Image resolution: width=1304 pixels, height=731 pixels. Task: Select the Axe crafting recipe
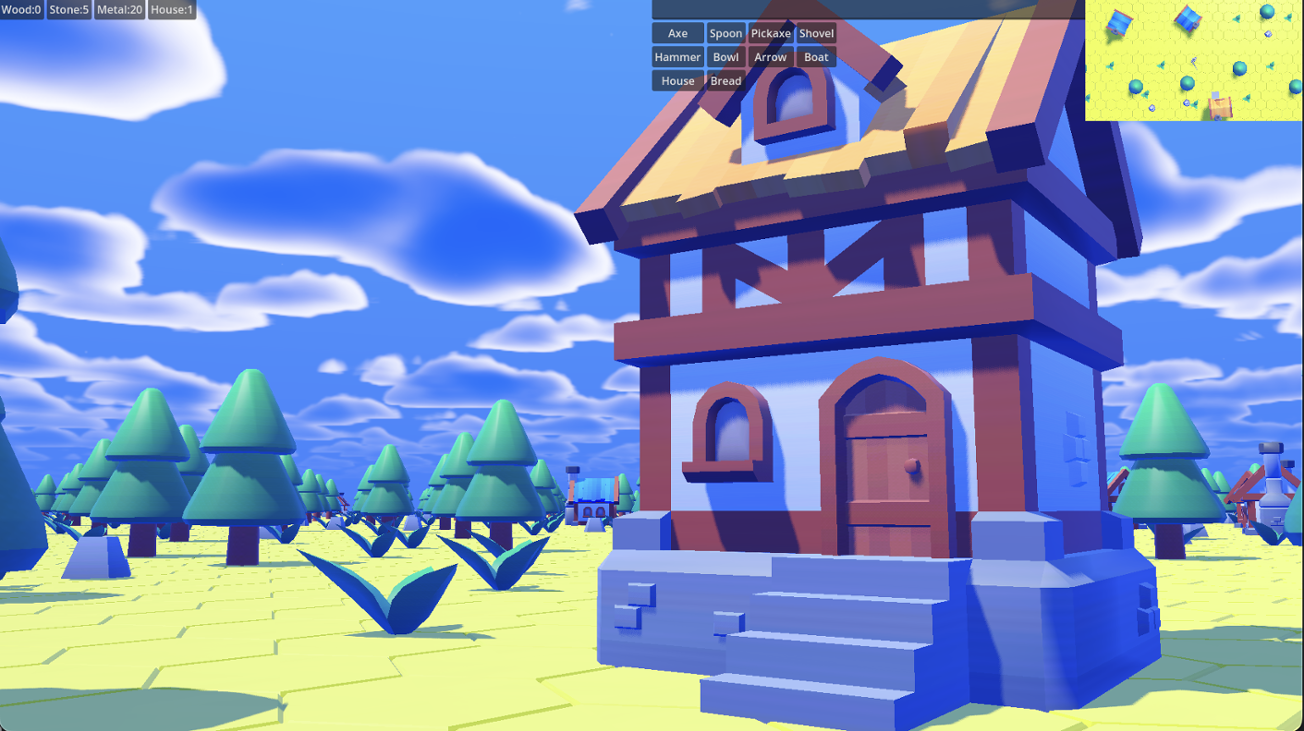tap(677, 33)
